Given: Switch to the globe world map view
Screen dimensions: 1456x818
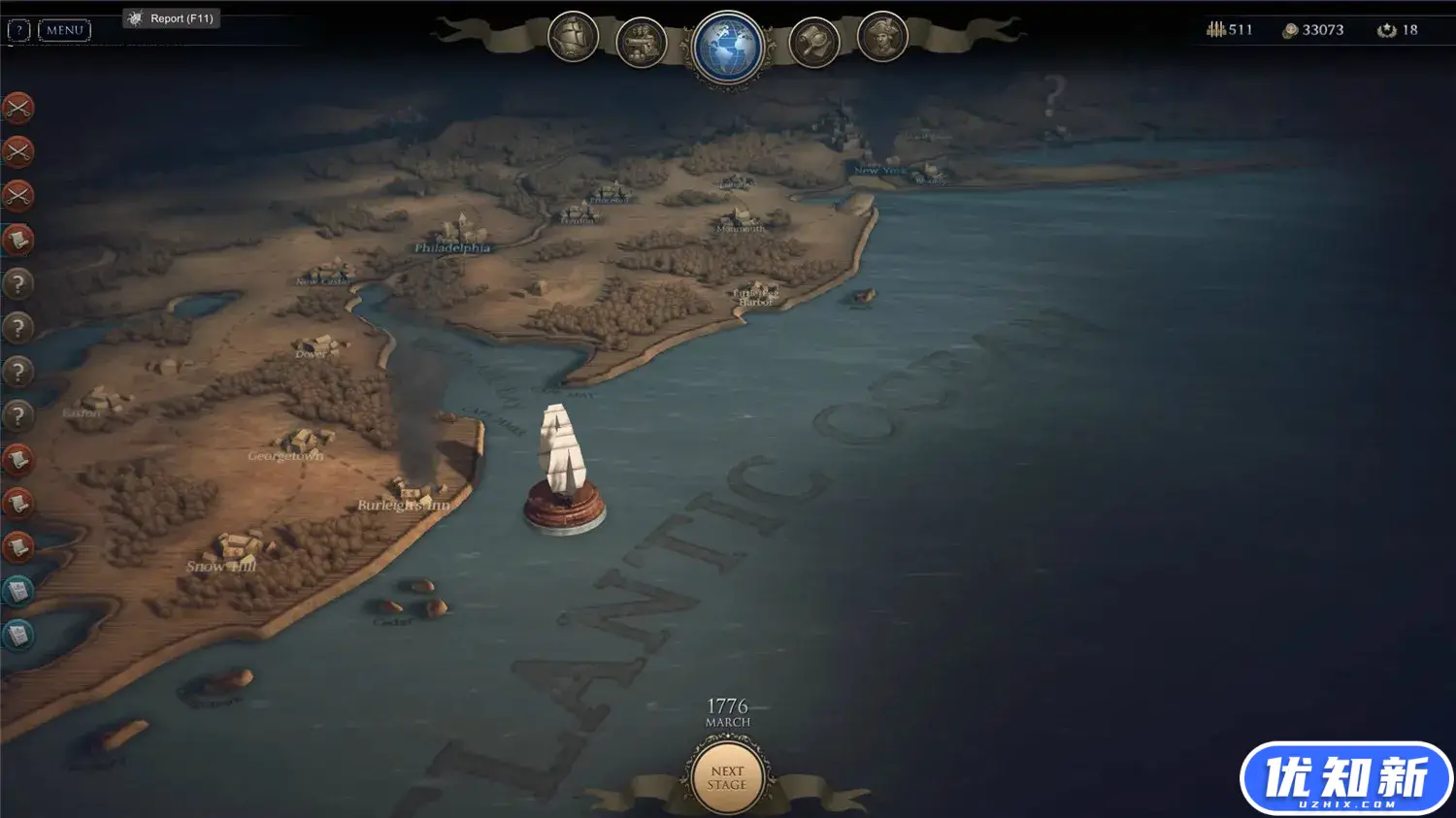Looking at the screenshot, I should [727, 48].
